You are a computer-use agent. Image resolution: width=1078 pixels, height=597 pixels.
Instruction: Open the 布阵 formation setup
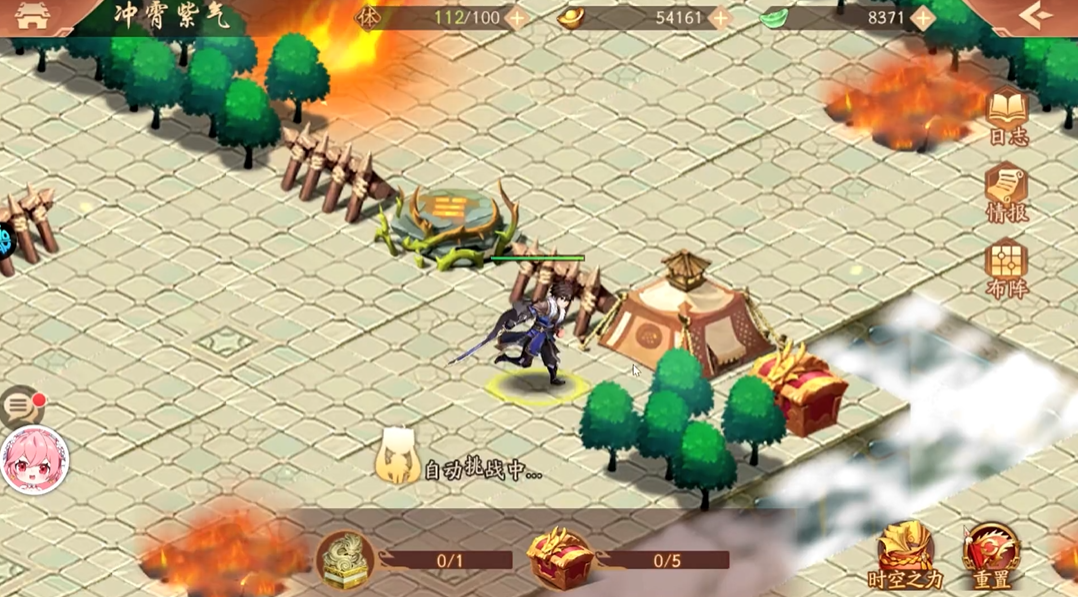click(x=1007, y=269)
